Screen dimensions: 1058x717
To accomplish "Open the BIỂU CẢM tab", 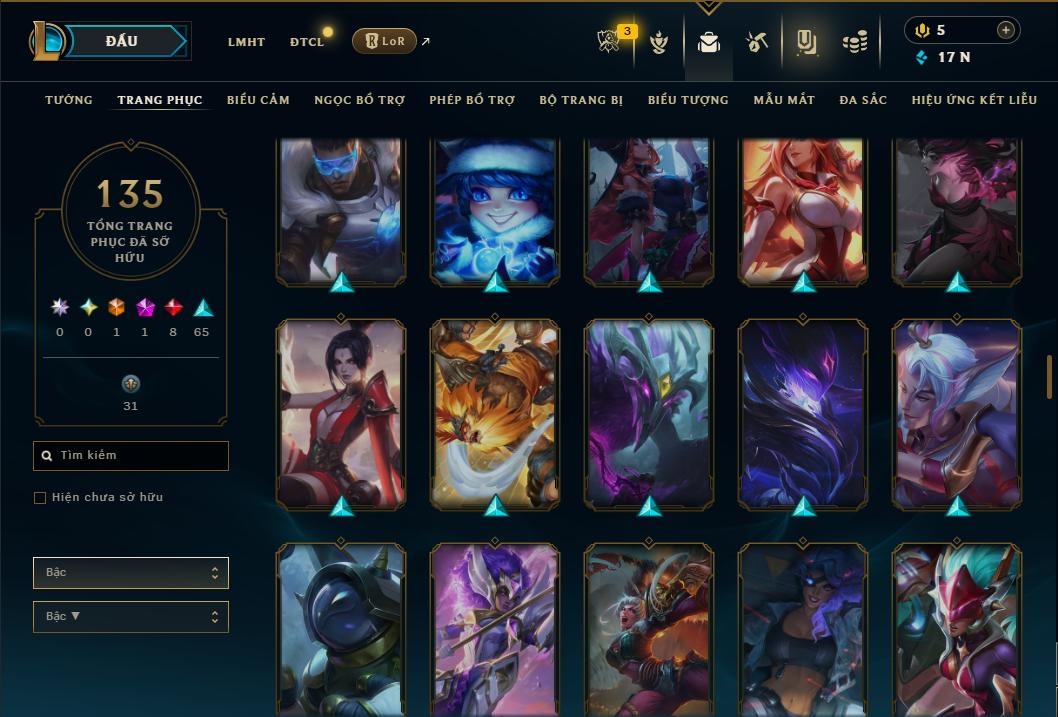I will (258, 100).
